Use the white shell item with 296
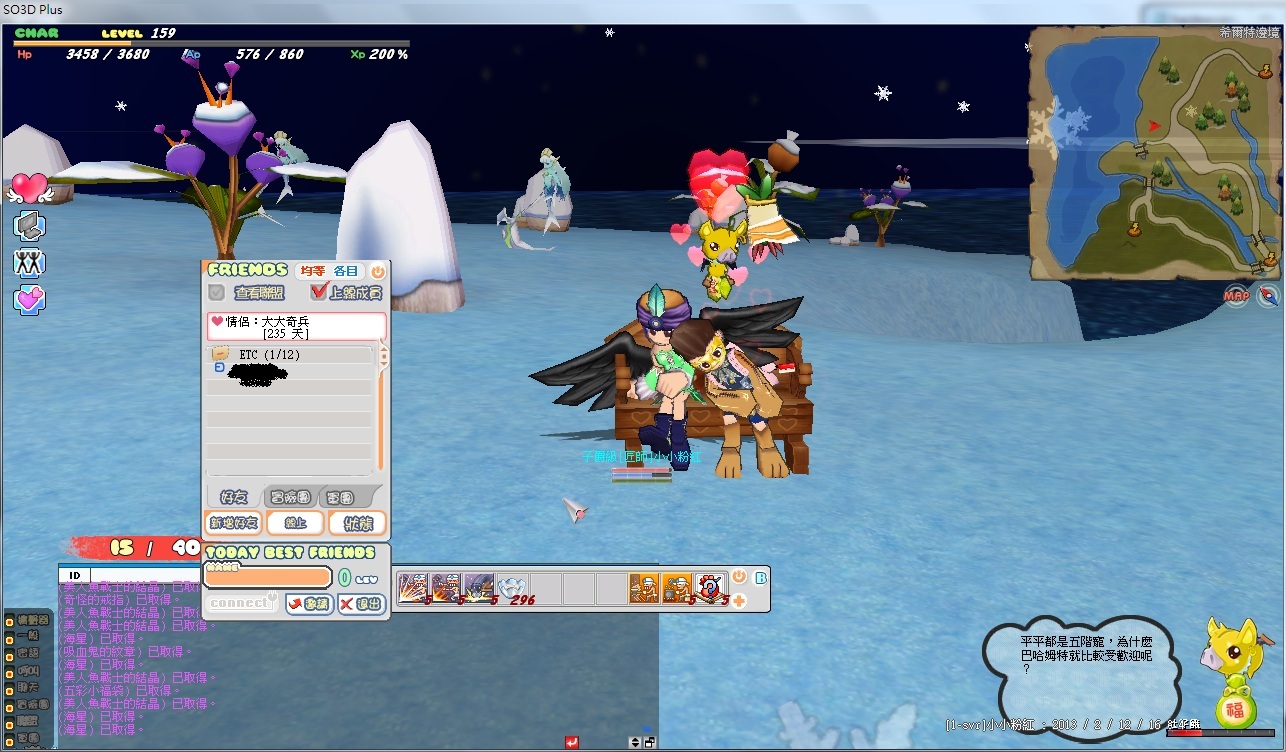 [x=513, y=588]
